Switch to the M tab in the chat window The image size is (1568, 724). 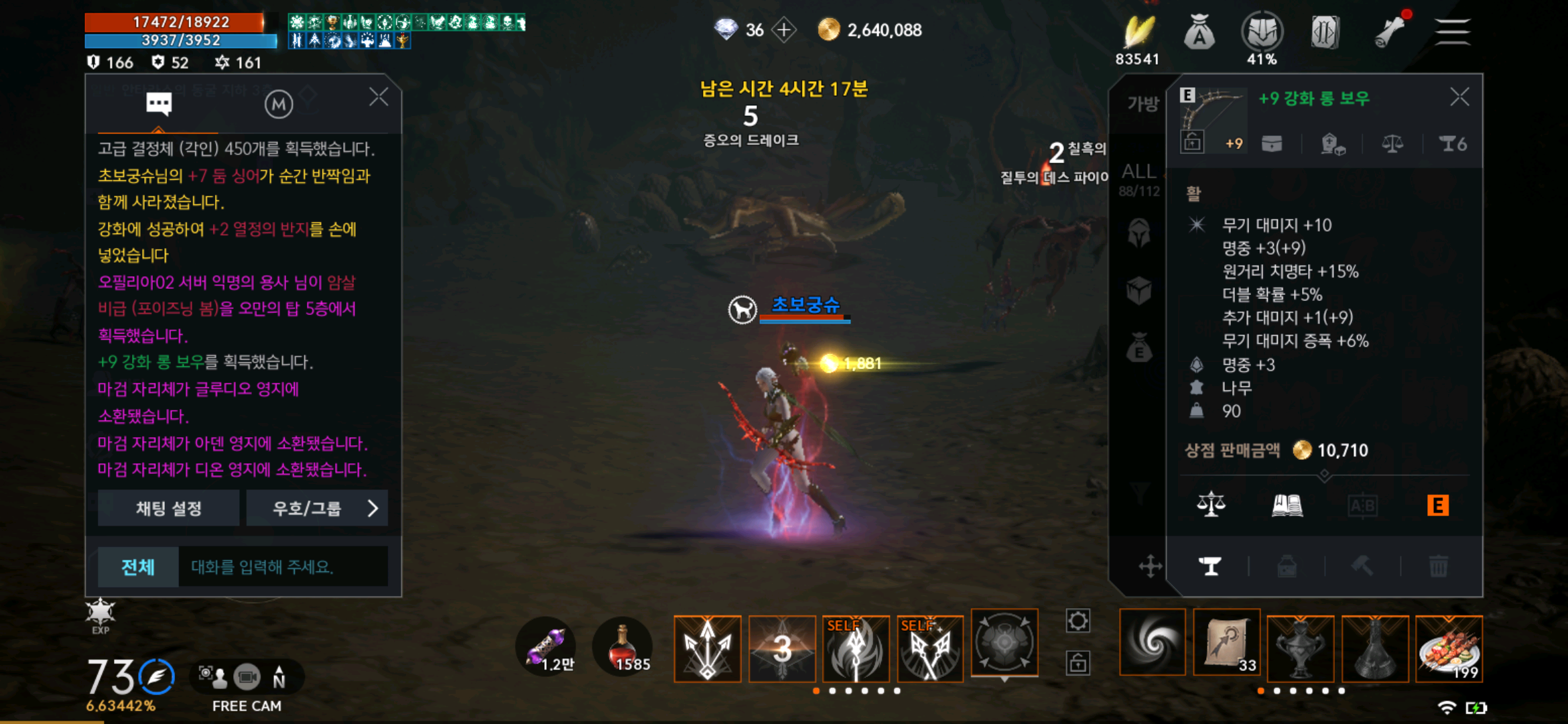coord(279,103)
